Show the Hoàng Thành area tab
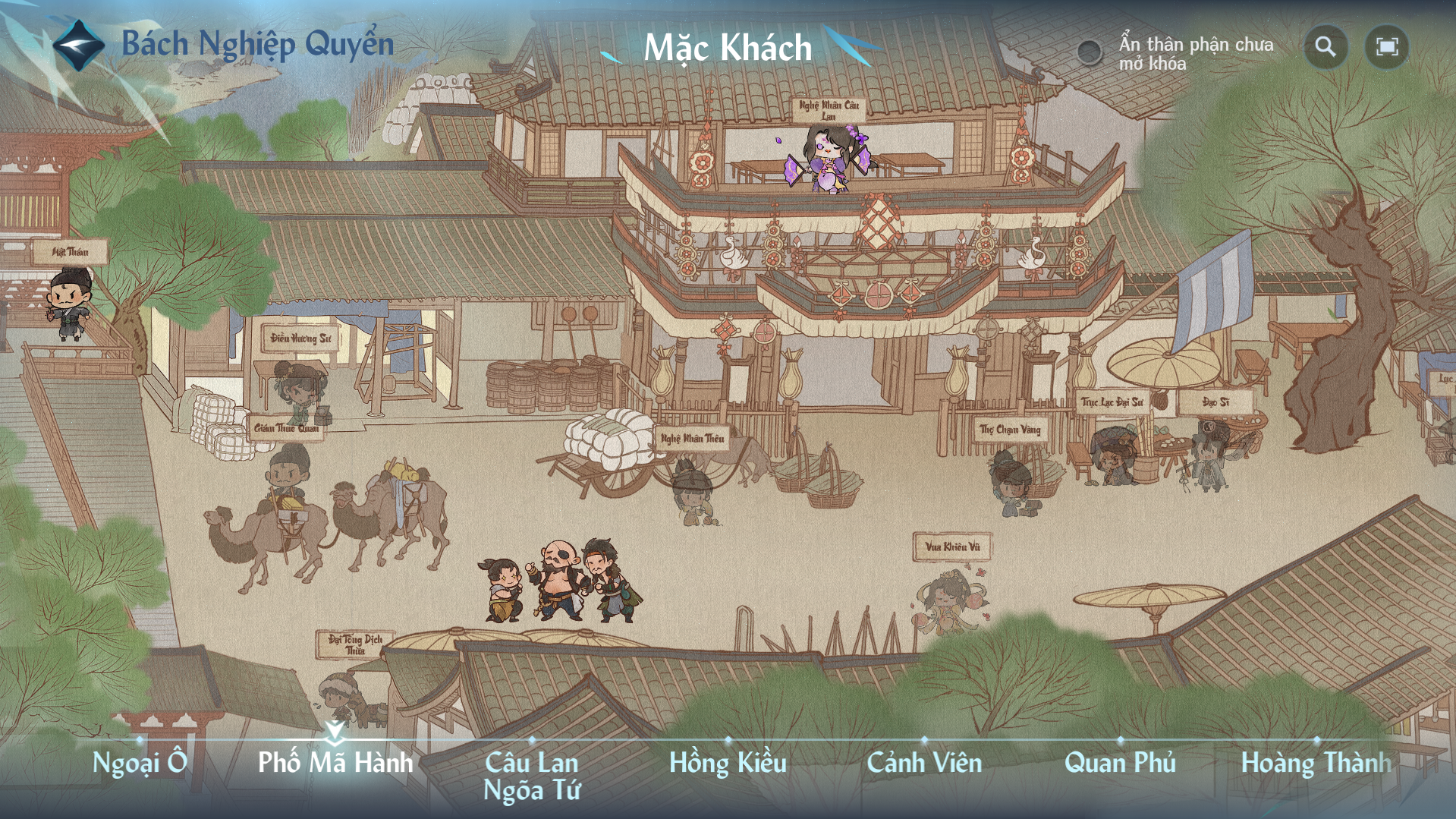Image resolution: width=1456 pixels, height=819 pixels. click(1316, 762)
